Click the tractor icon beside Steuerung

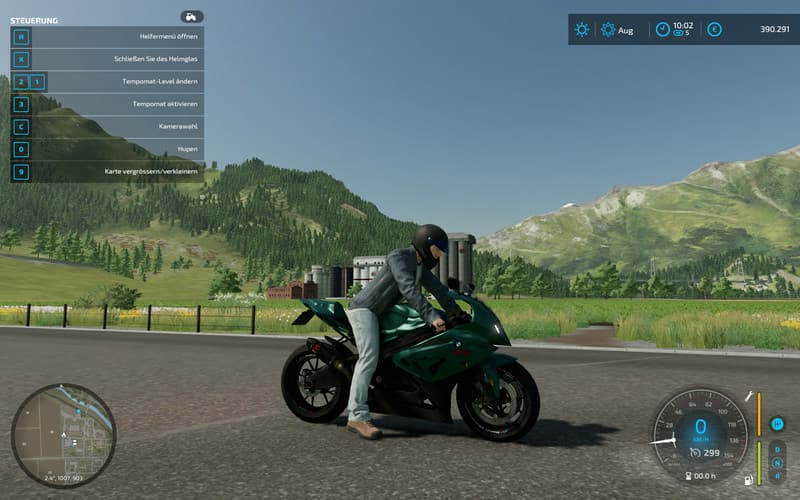tap(191, 17)
